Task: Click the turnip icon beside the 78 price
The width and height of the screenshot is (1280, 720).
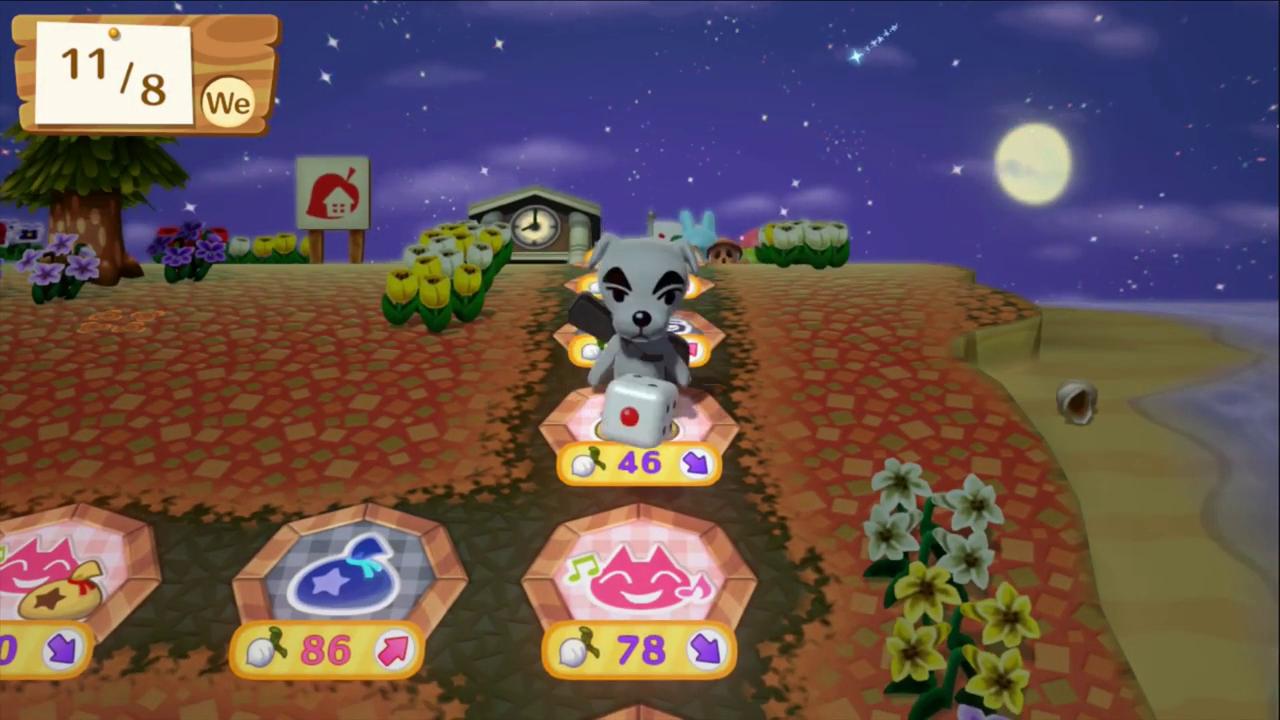Action: 575,650
